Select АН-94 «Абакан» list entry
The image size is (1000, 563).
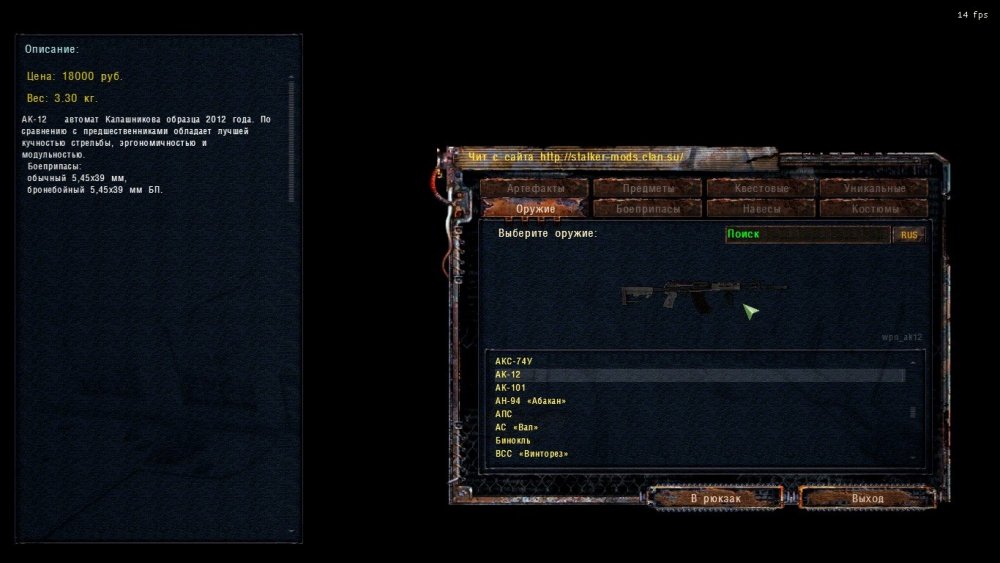(530, 401)
